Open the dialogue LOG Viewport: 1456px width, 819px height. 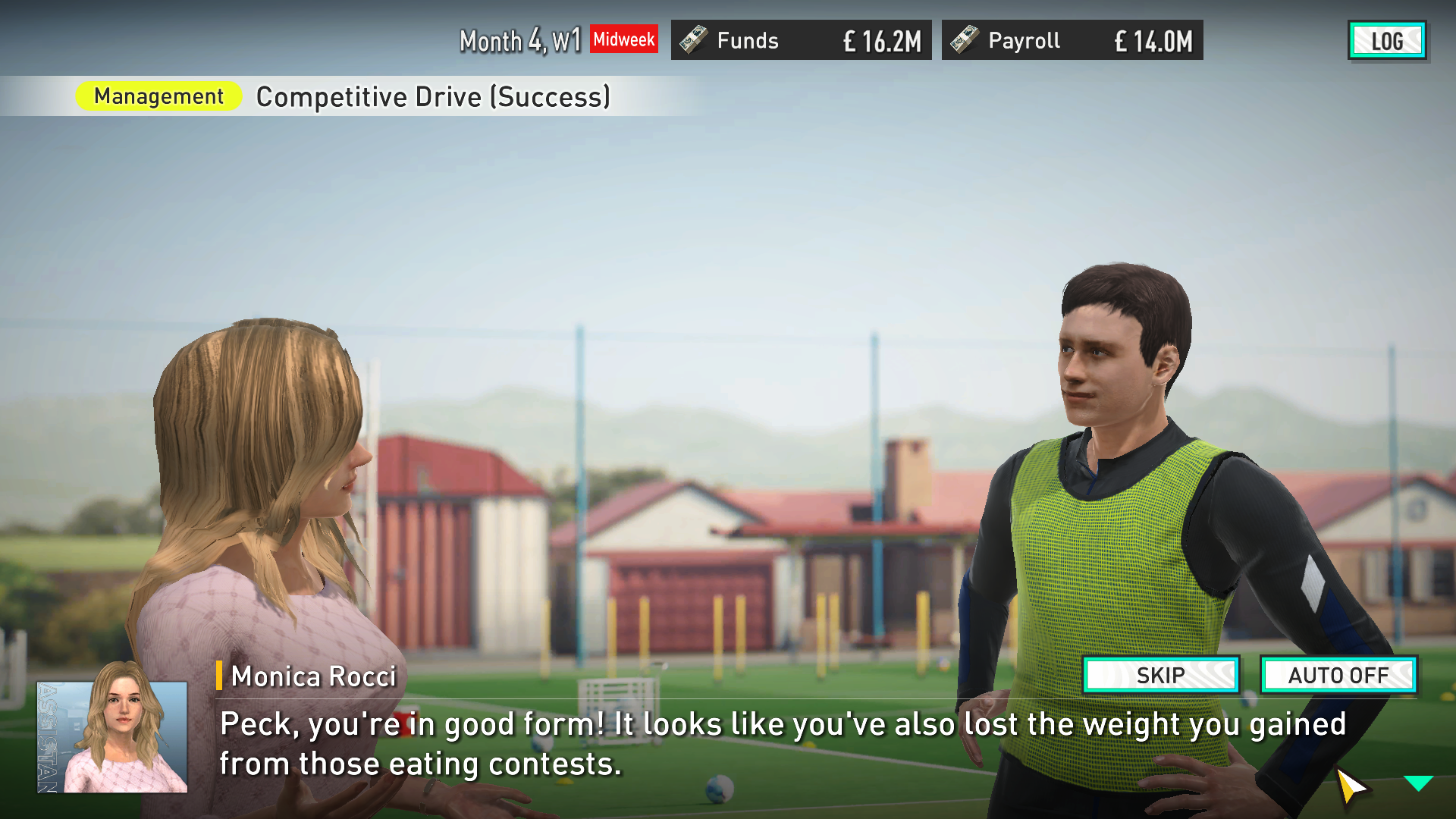1386,41
